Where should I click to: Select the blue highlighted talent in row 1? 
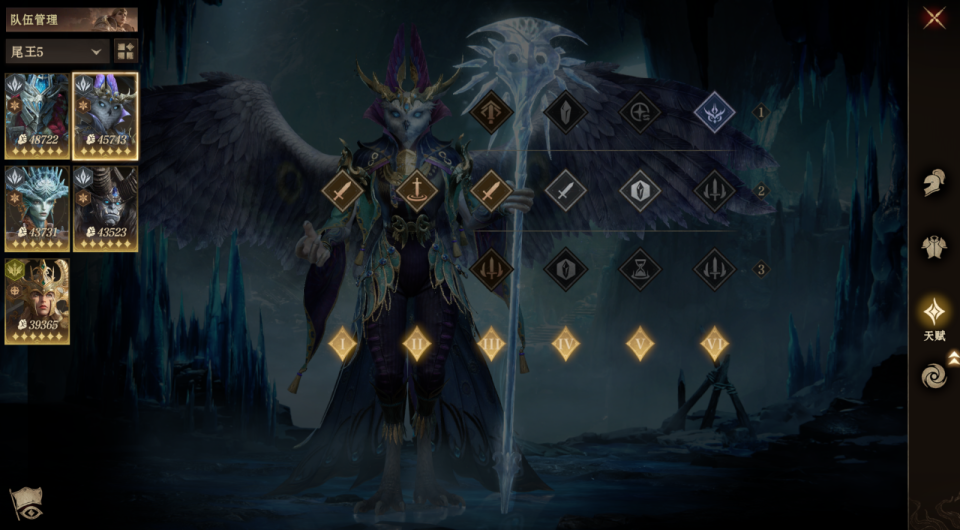pos(714,112)
